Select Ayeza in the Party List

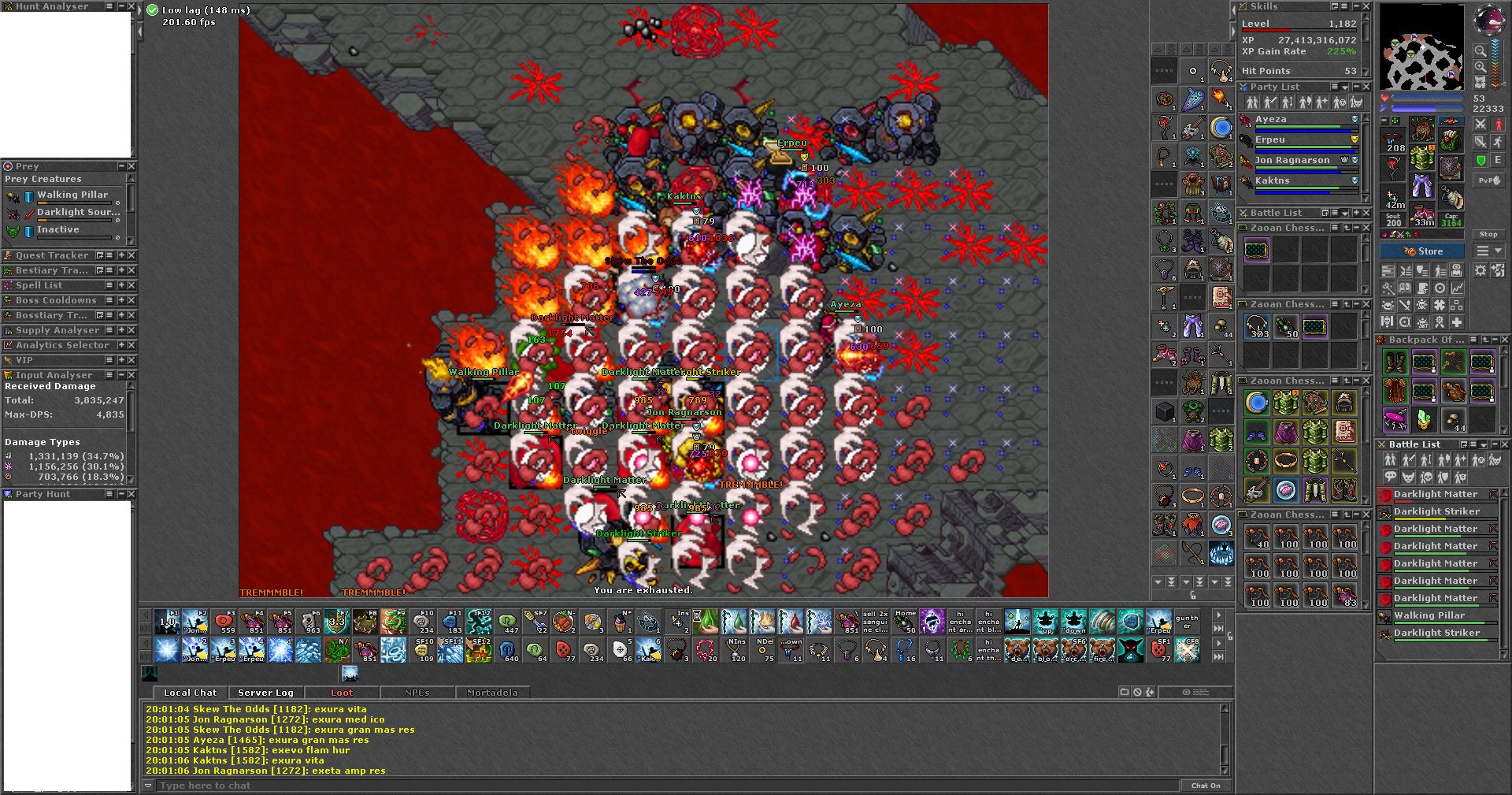click(1271, 120)
